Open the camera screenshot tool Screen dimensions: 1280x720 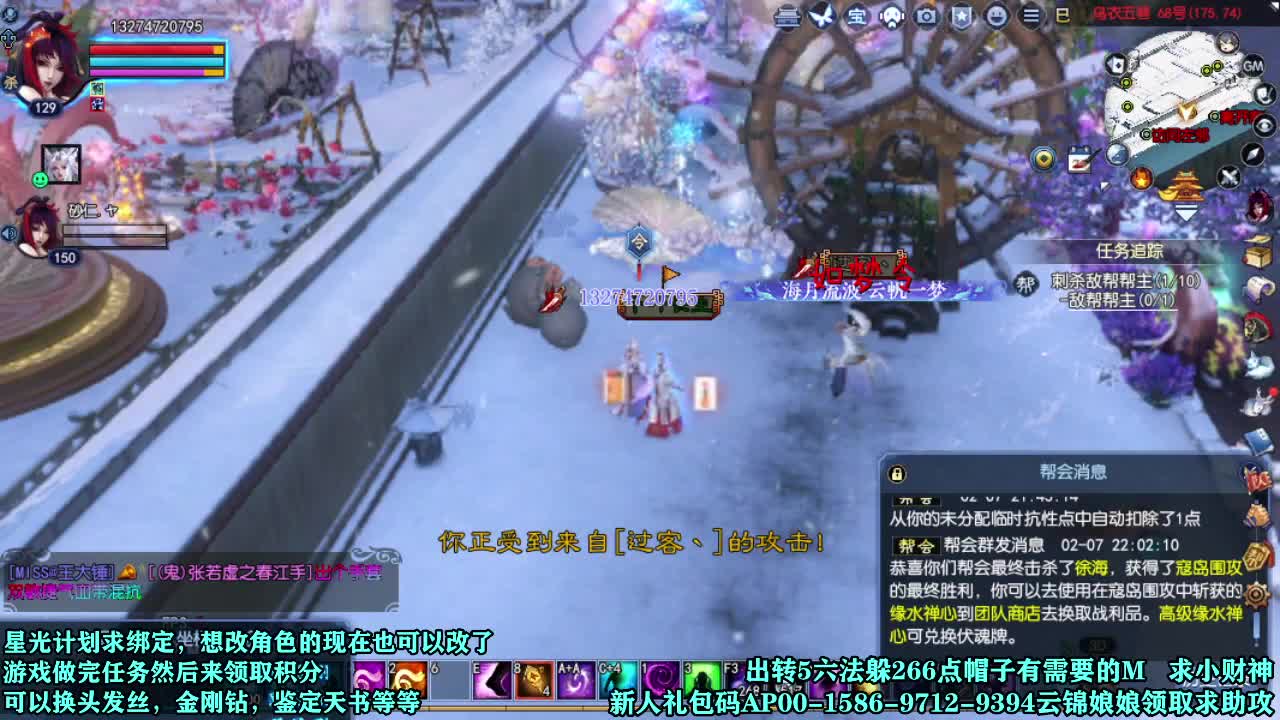[928, 17]
